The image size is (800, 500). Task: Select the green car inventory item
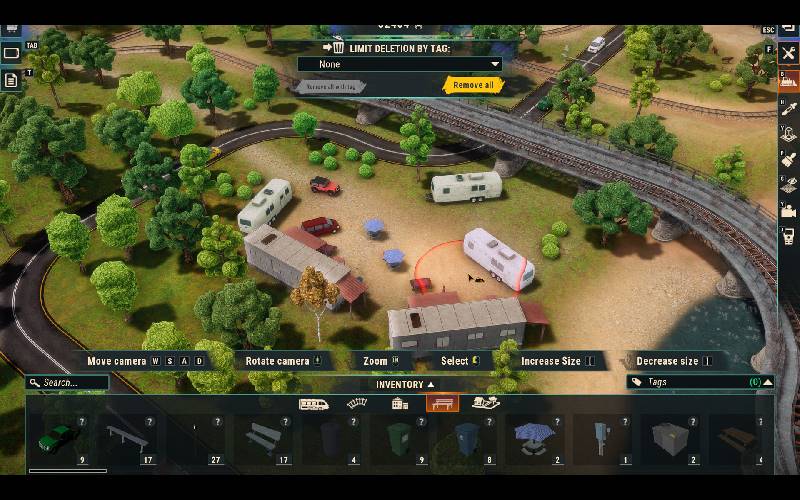pos(60,439)
